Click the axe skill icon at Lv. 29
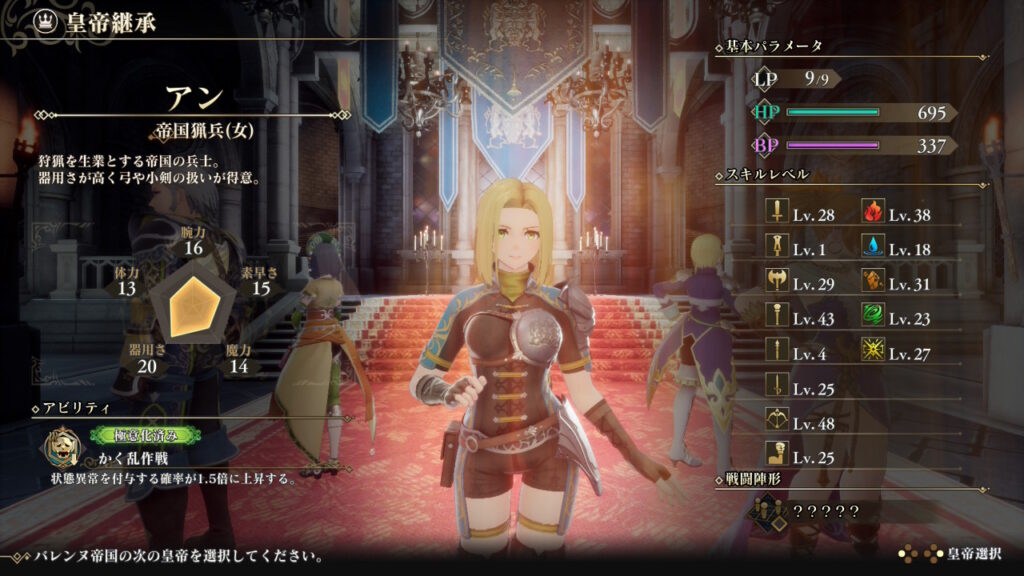This screenshot has height=576, width=1024. pyautogui.click(x=775, y=284)
